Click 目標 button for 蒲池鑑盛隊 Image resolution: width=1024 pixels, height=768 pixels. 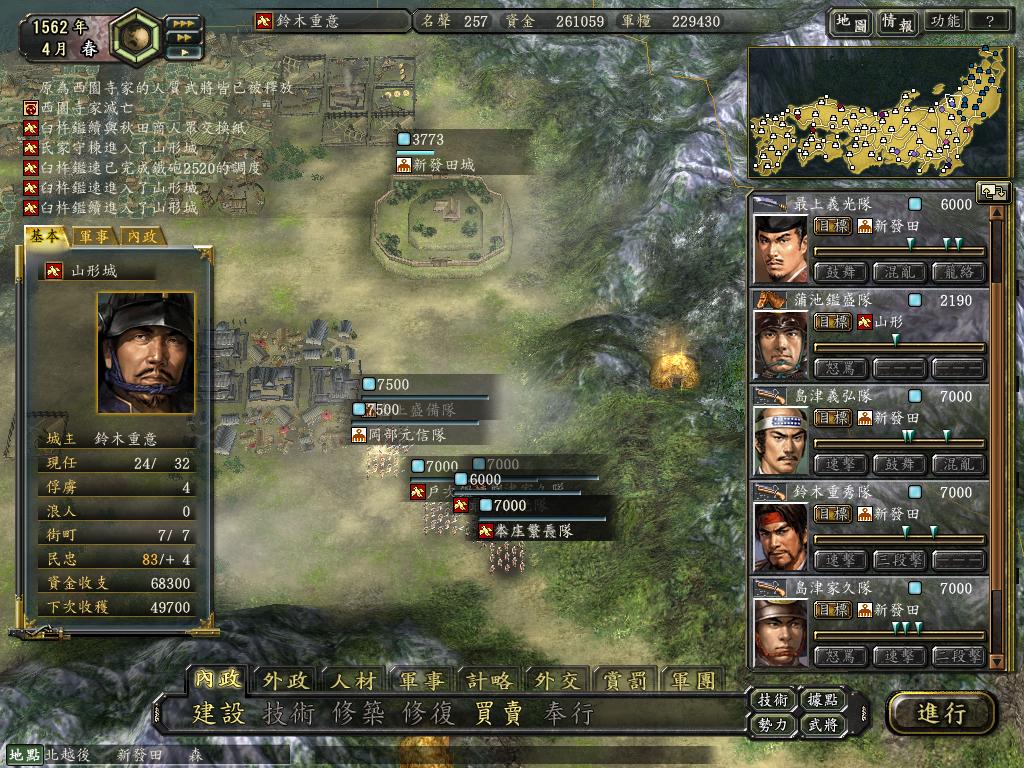(x=832, y=322)
